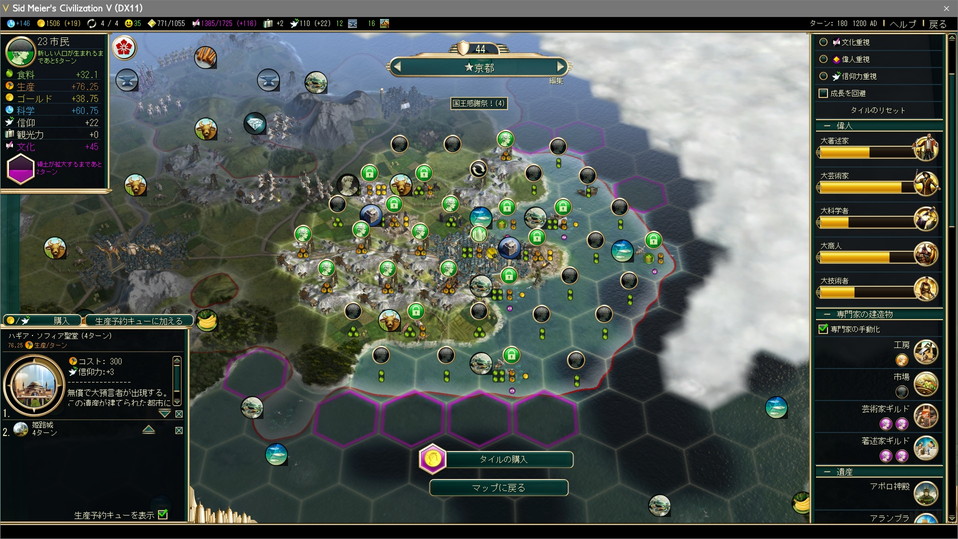The height and width of the screenshot is (539, 958).
Task: Select 偉人重視 (great person focus) option
Action: point(824,59)
